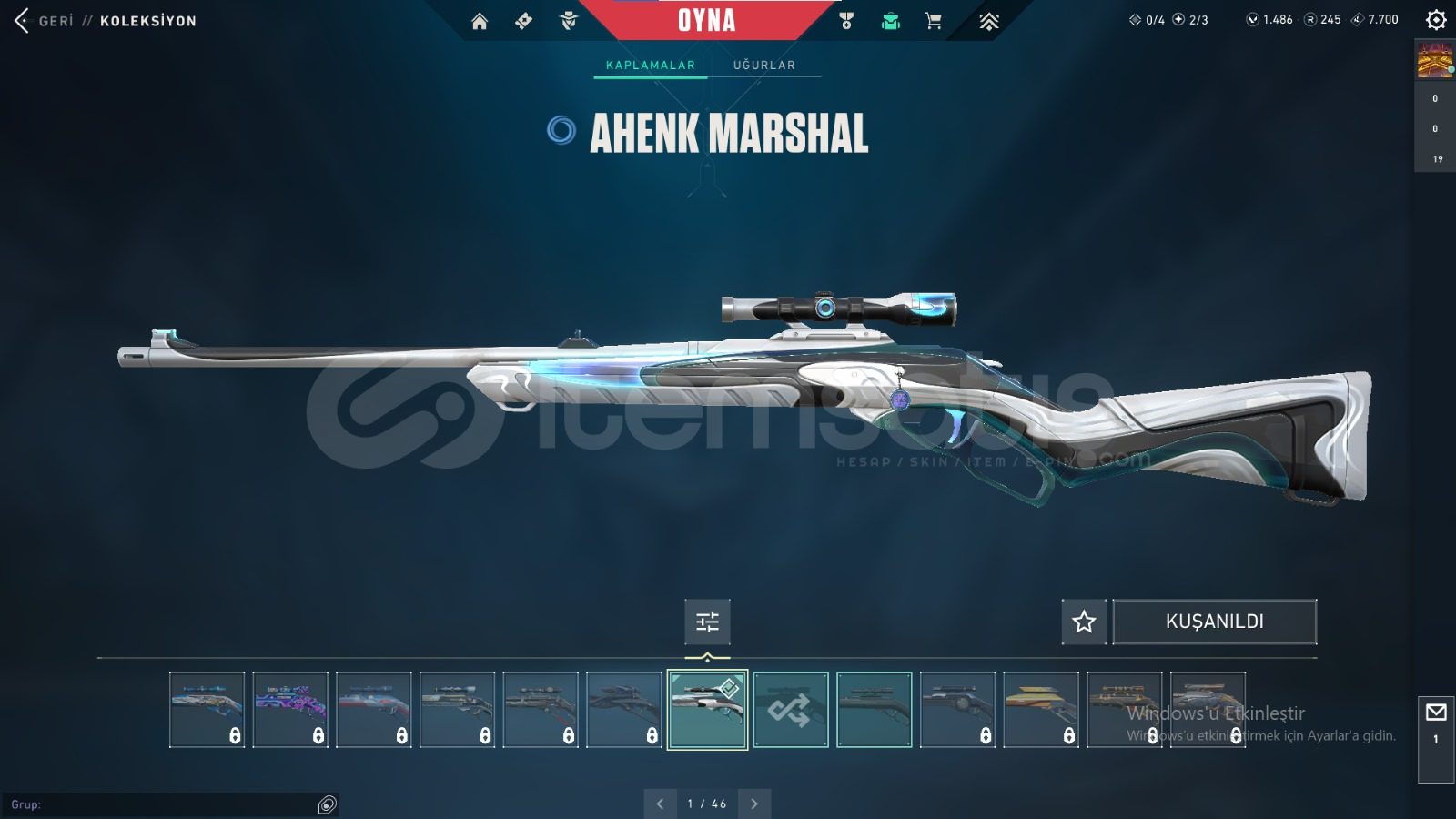Image resolution: width=1456 pixels, height=819 pixels.
Task: Open the skin filter sliders button
Action: [x=707, y=622]
